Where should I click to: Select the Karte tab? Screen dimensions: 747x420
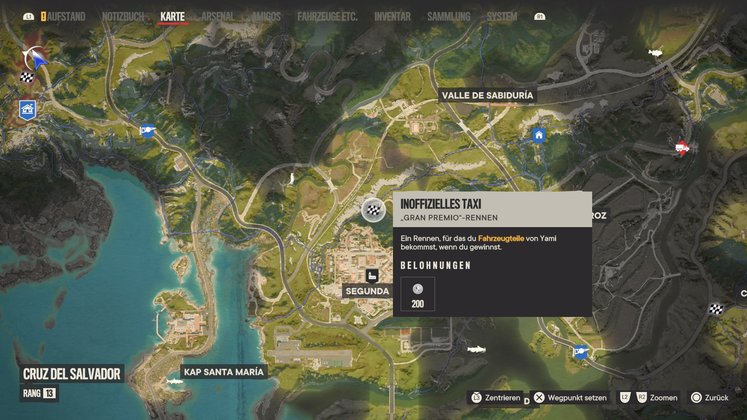click(x=173, y=16)
